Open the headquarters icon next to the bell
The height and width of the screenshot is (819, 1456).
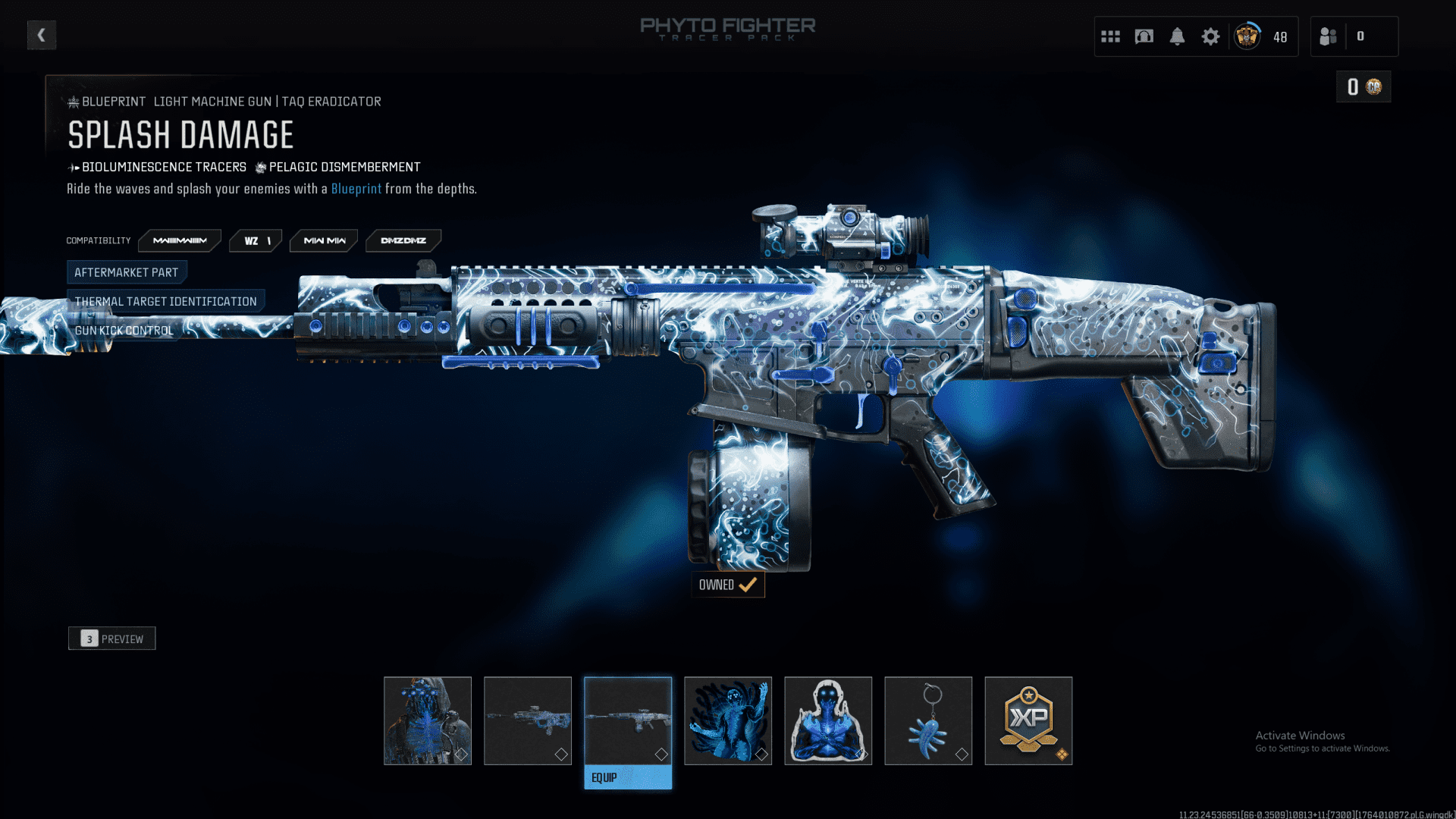point(1144,36)
